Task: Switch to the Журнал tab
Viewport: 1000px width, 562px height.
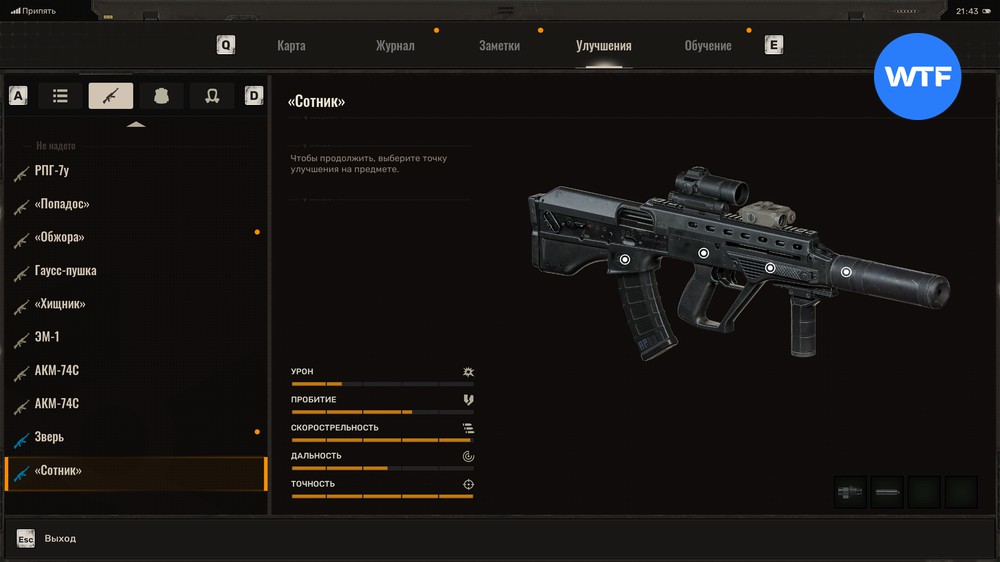Action: point(395,46)
